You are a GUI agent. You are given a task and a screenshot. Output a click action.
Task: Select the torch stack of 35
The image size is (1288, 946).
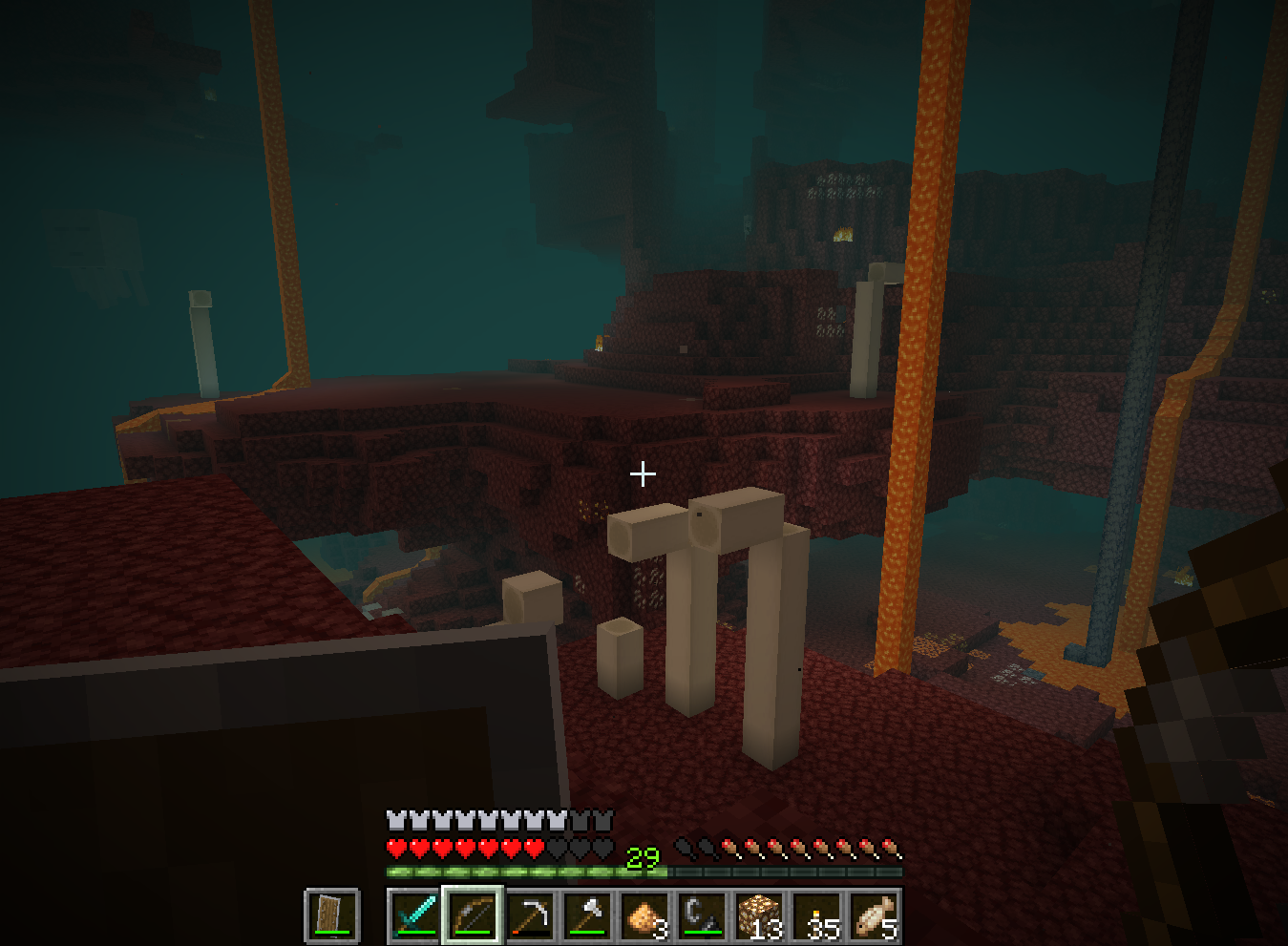tap(816, 916)
